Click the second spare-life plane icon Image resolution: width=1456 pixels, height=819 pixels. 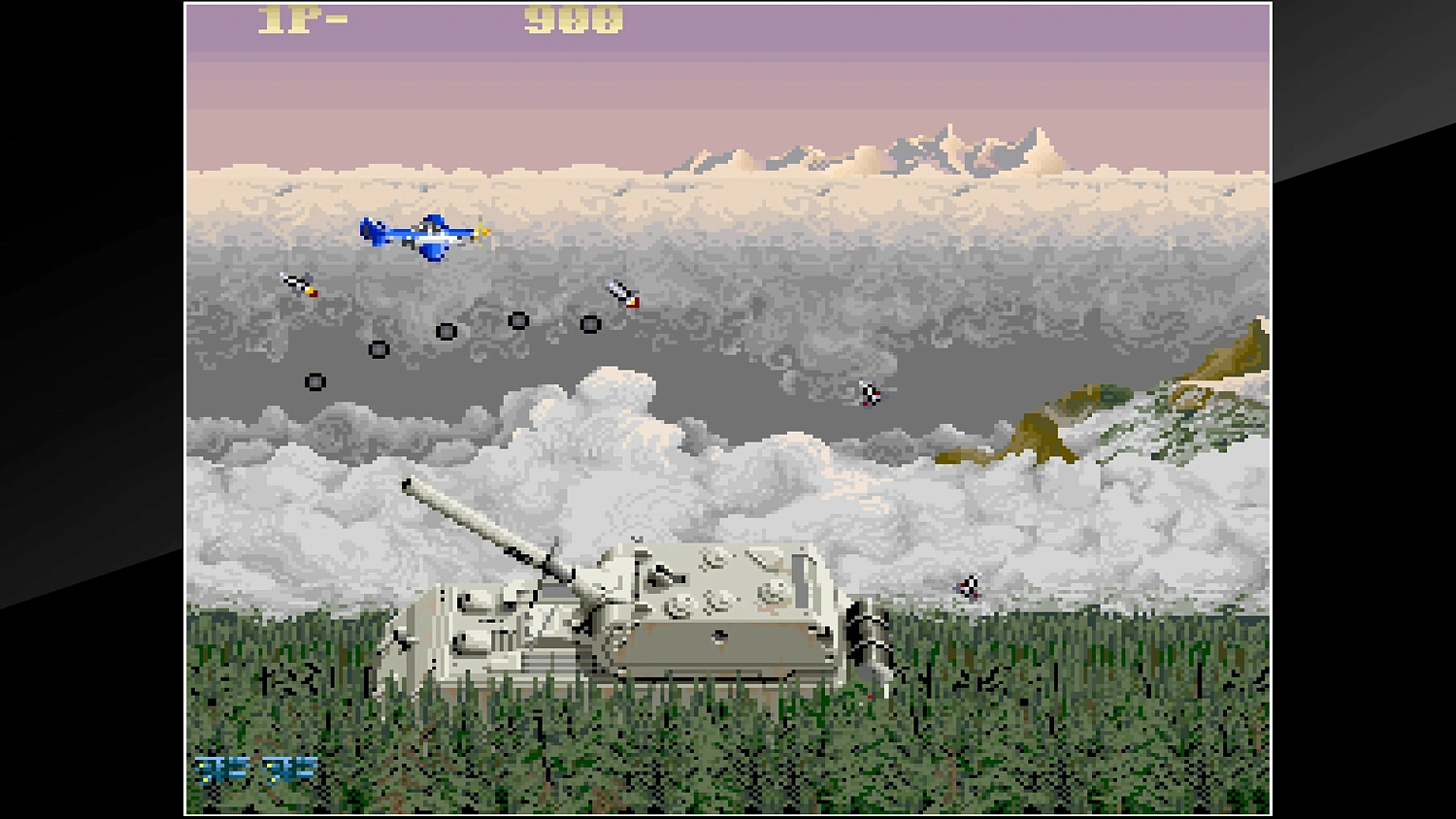click(x=291, y=770)
